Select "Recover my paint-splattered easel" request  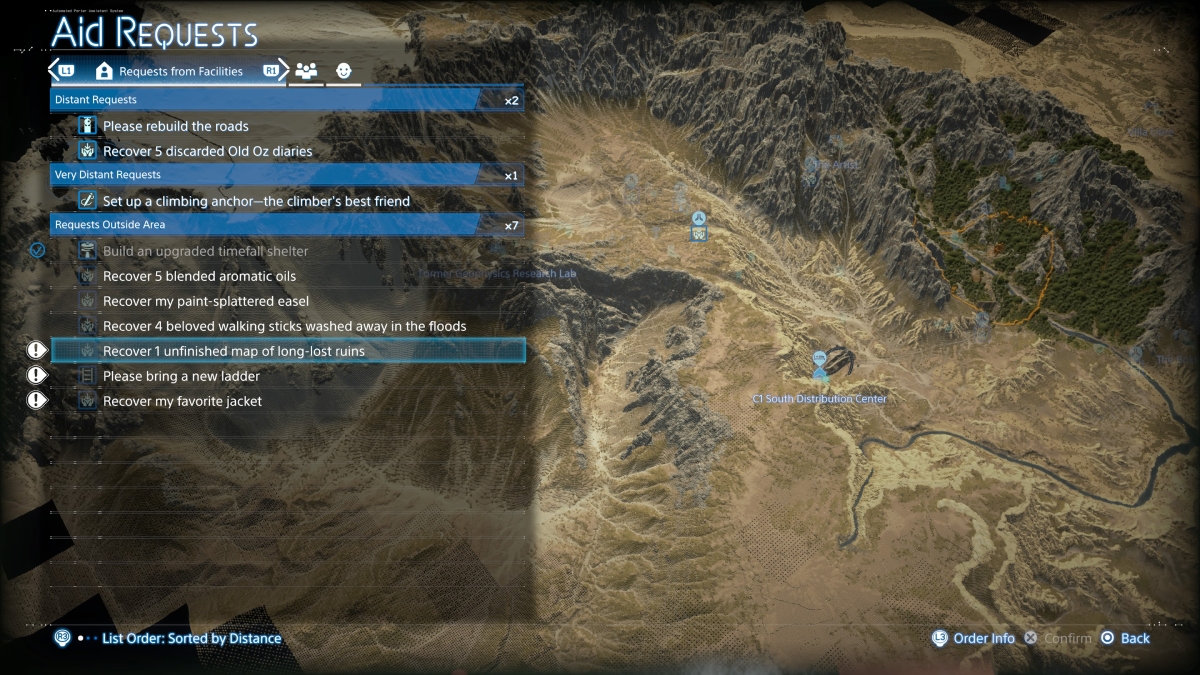[x=205, y=301]
